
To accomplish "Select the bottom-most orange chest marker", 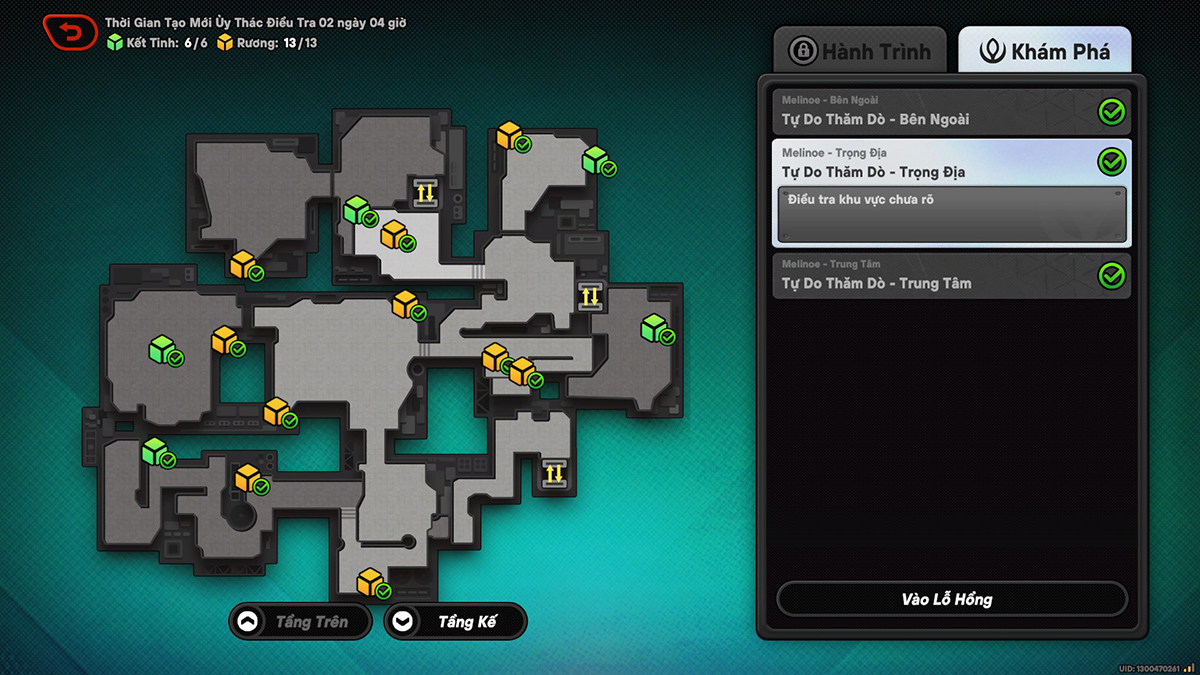I will [370, 581].
